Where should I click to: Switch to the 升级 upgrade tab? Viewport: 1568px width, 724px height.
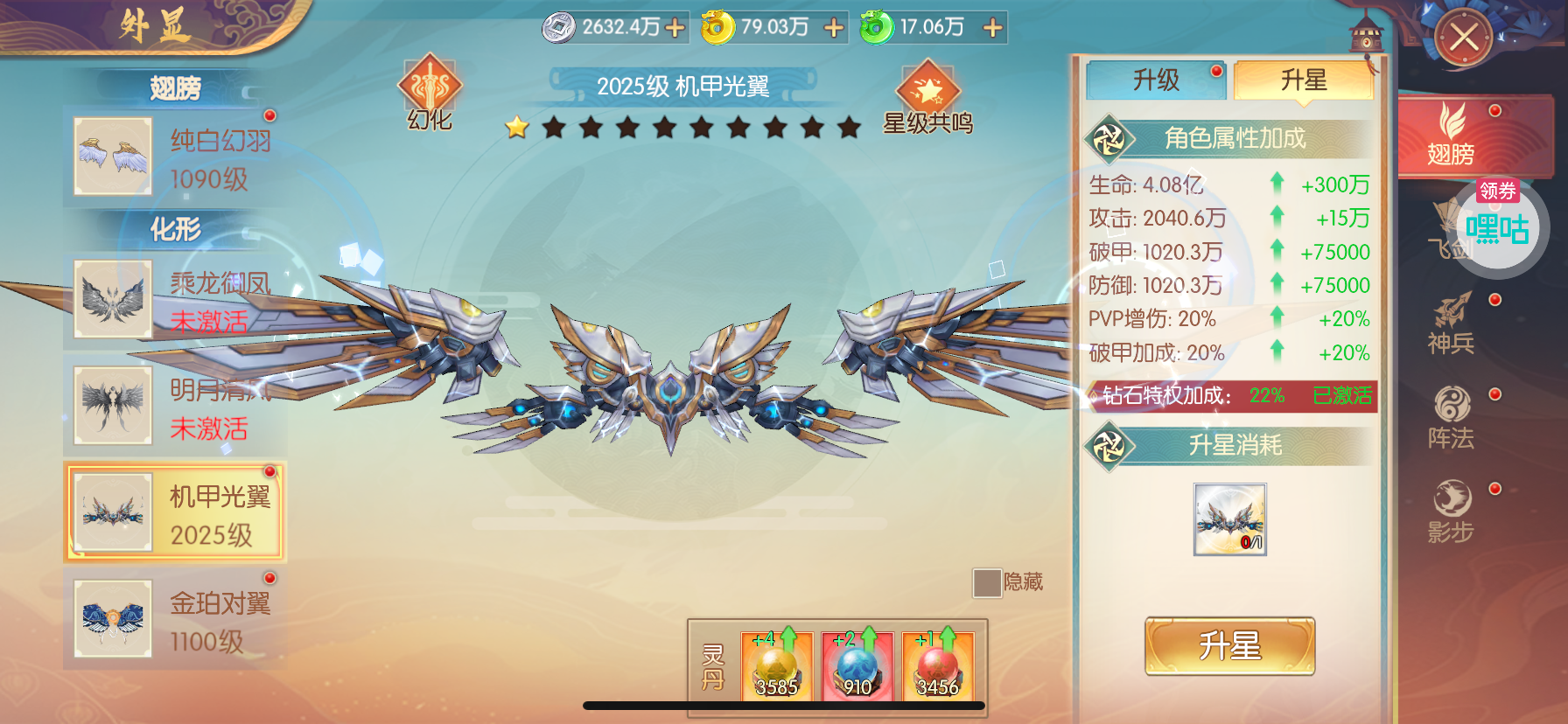pos(1156,80)
